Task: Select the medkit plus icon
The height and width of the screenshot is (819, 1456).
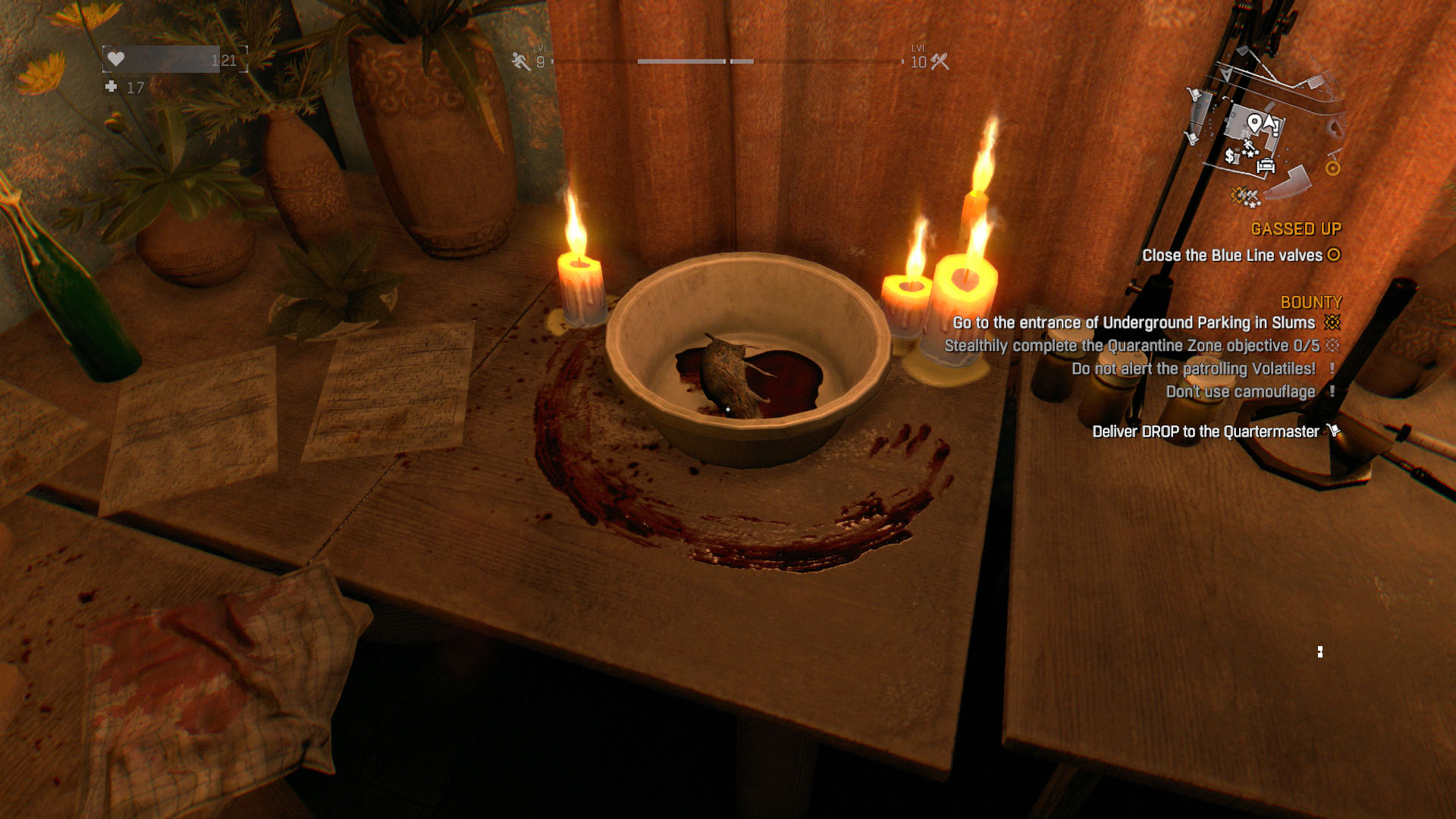Action: pos(111,87)
